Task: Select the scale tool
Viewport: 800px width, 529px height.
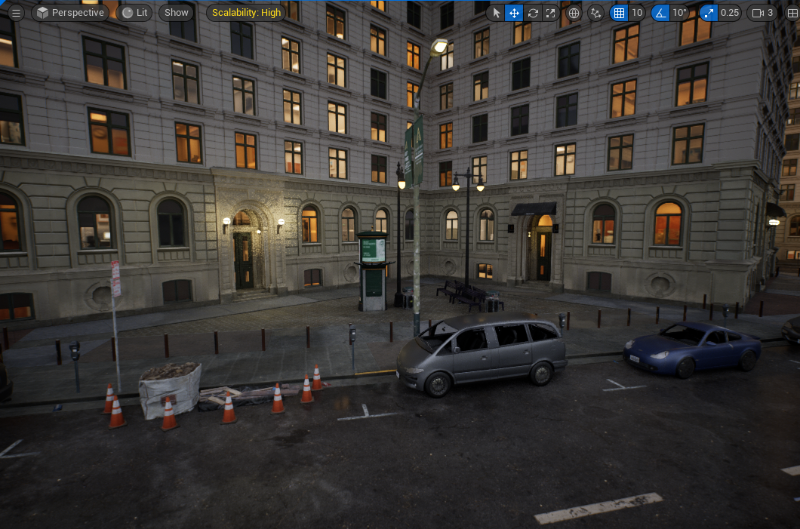Action: pos(550,13)
